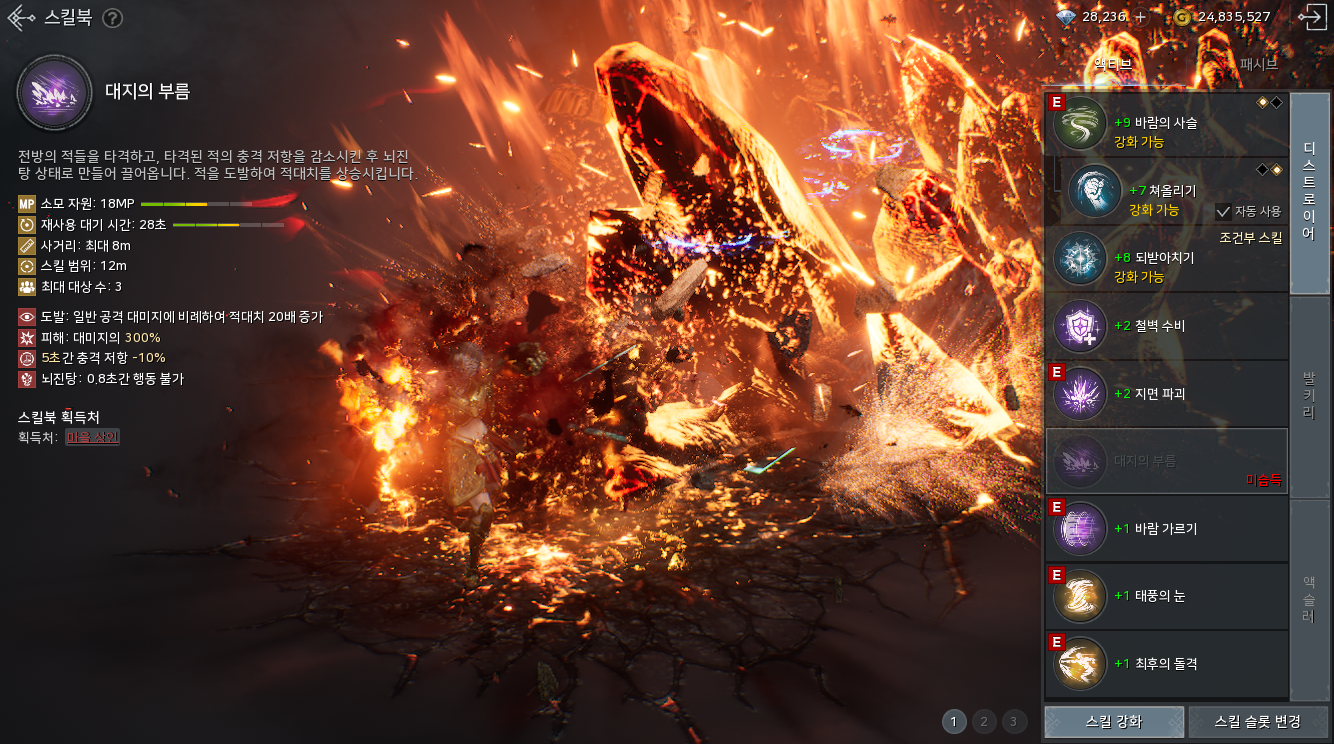
Task: Open the 액슬러 class tab
Action: (x=1309, y=600)
